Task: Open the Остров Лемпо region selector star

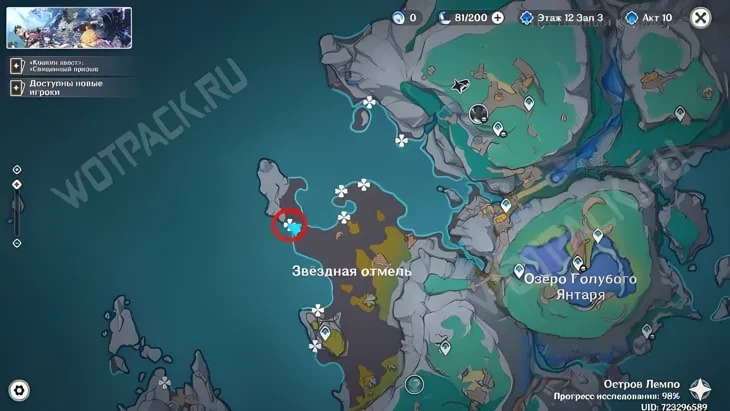Action: pos(700,390)
